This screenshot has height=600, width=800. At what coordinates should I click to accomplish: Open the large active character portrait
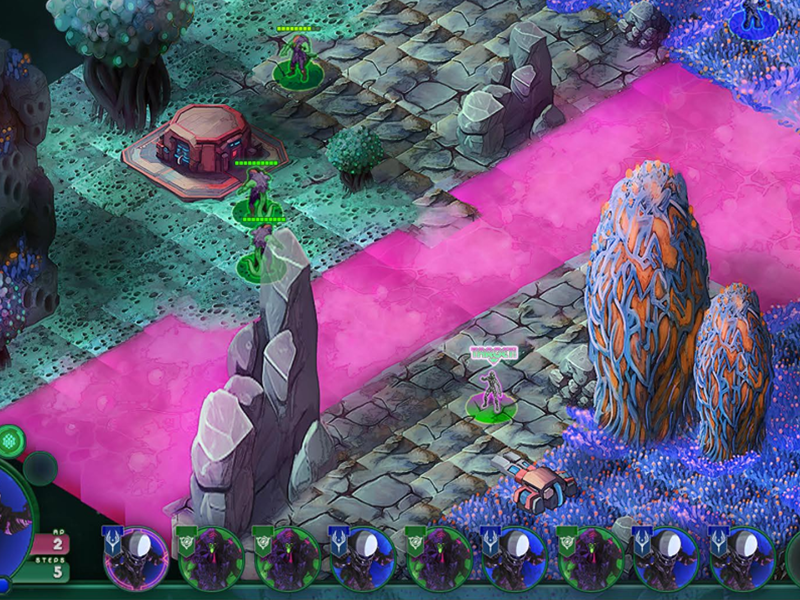[x=12, y=520]
